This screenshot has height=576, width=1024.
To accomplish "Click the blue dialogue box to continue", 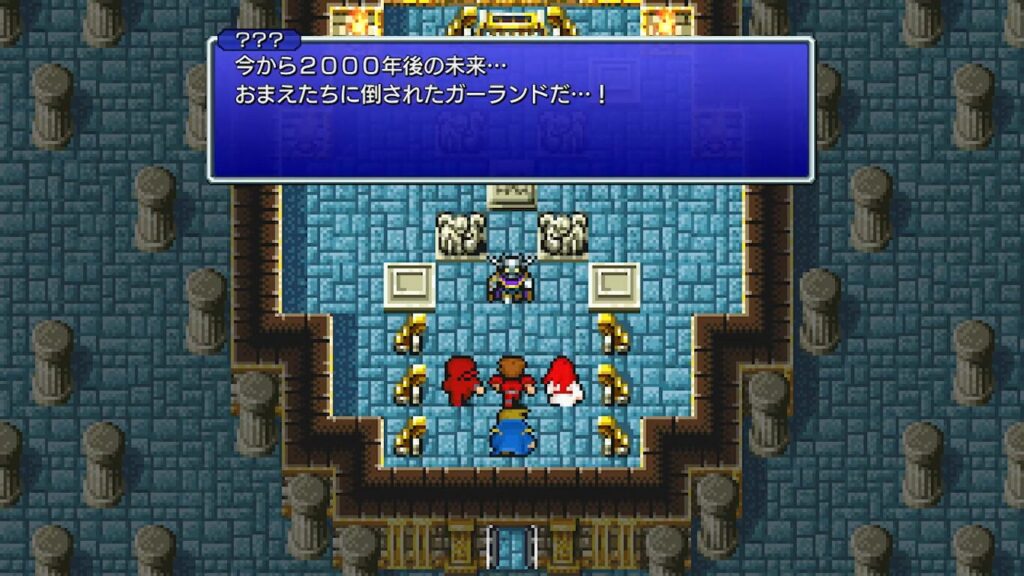I will point(510,110).
